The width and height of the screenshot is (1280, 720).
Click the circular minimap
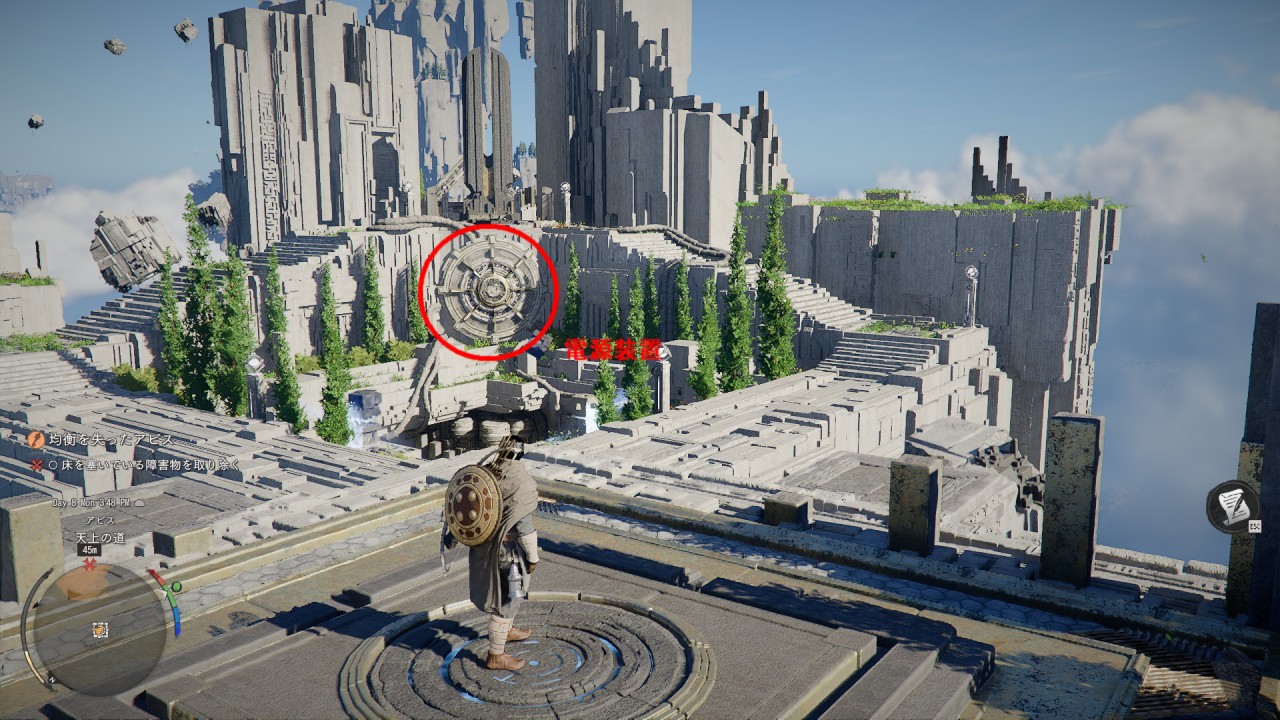tap(100, 629)
